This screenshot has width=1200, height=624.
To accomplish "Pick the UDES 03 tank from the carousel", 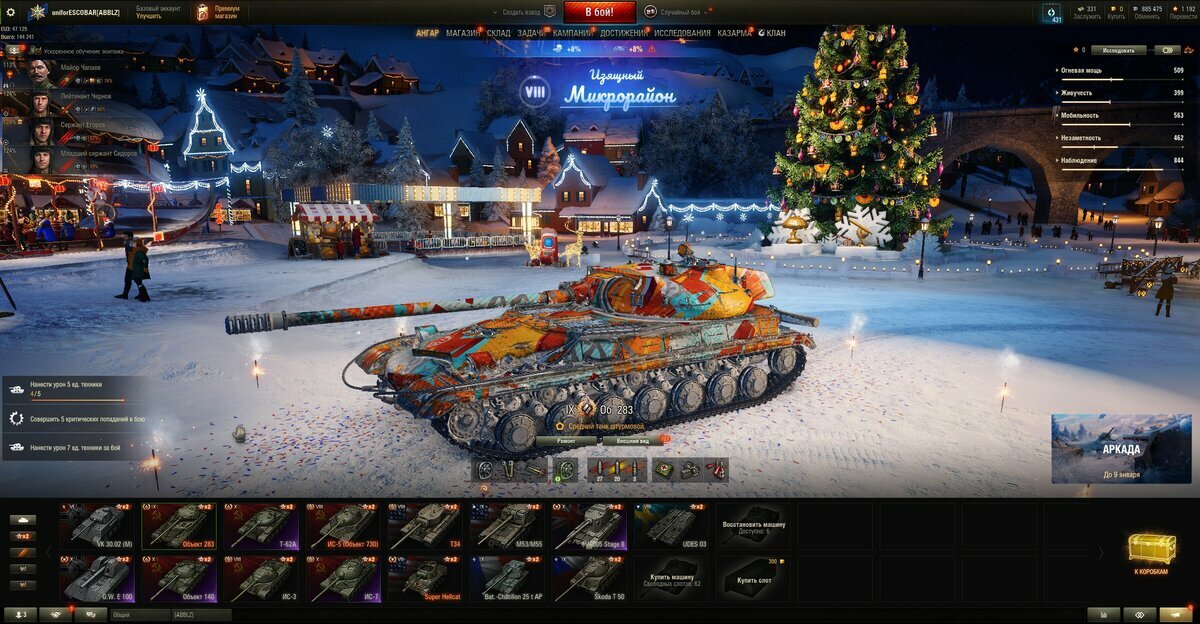I will (x=671, y=525).
